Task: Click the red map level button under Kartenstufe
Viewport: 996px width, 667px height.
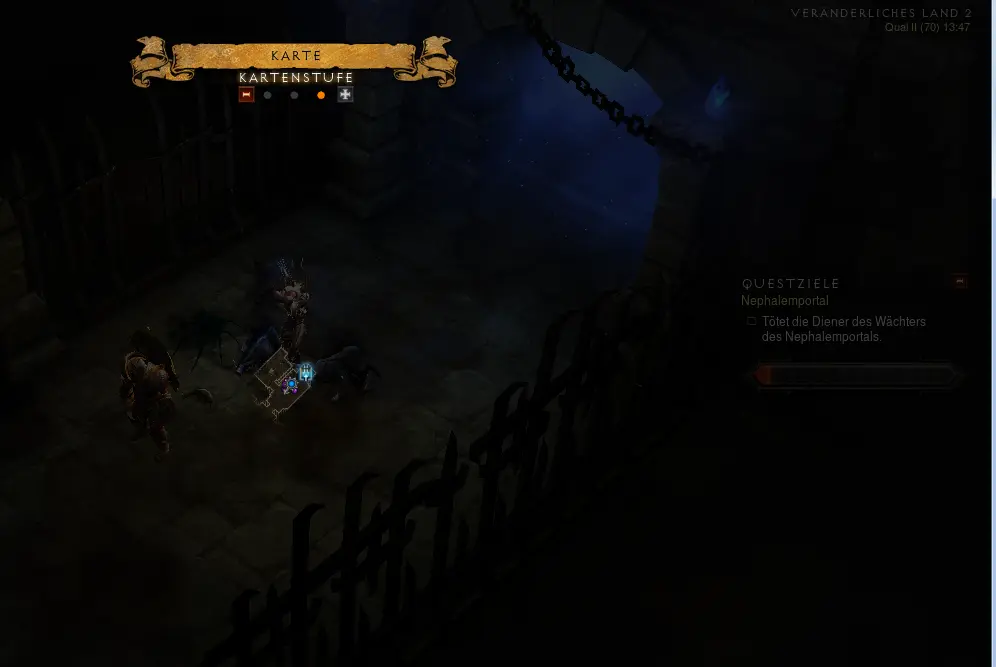Action: point(246,95)
